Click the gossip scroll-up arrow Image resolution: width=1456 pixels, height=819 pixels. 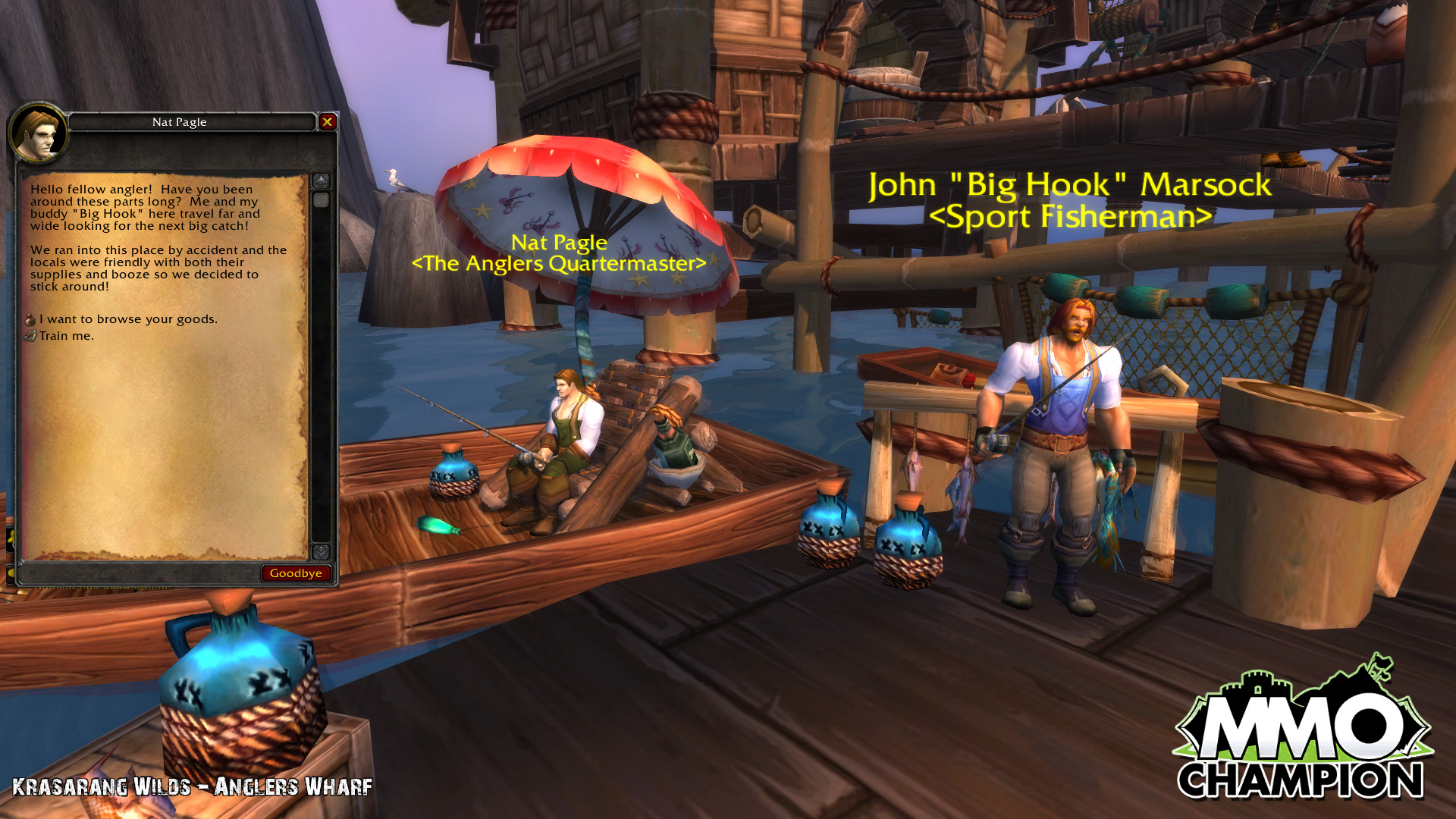point(321,180)
